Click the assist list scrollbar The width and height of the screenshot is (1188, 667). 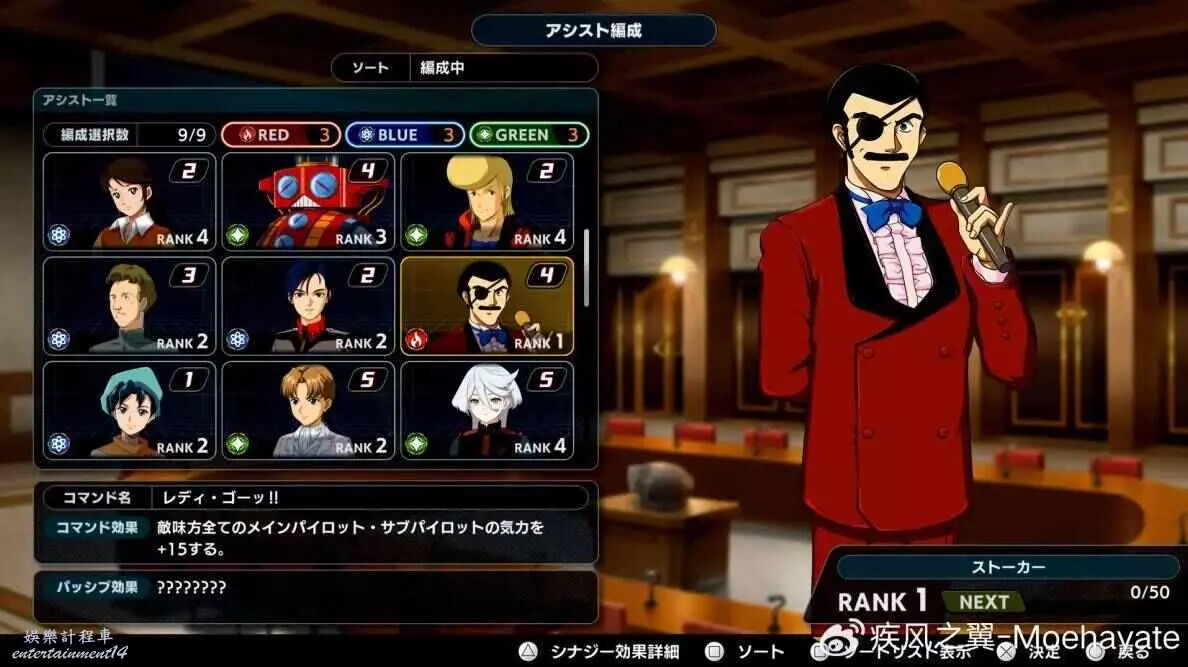[x=586, y=262]
